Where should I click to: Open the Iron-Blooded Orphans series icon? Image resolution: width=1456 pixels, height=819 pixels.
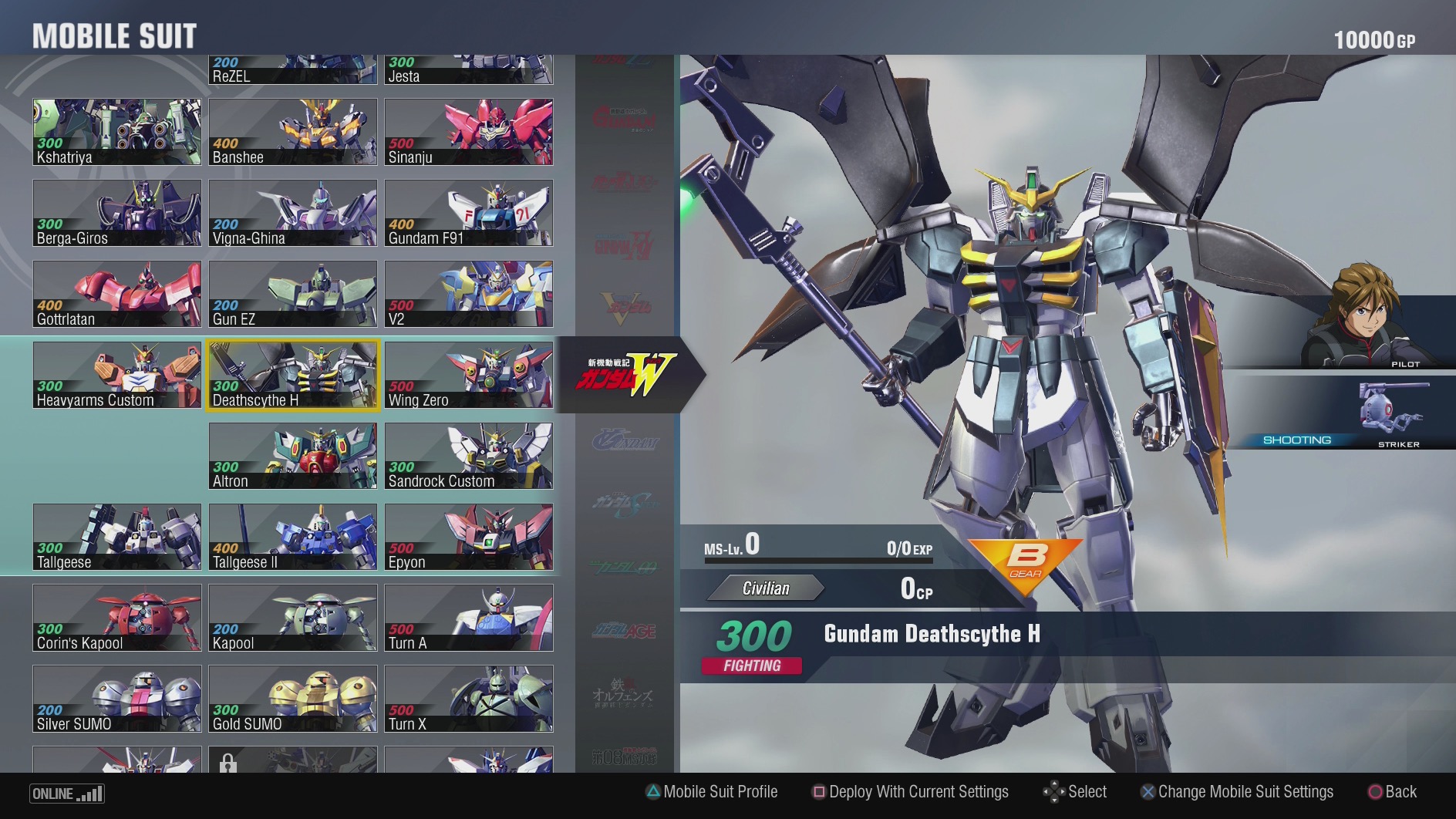pyautogui.click(x=625, y=692)
